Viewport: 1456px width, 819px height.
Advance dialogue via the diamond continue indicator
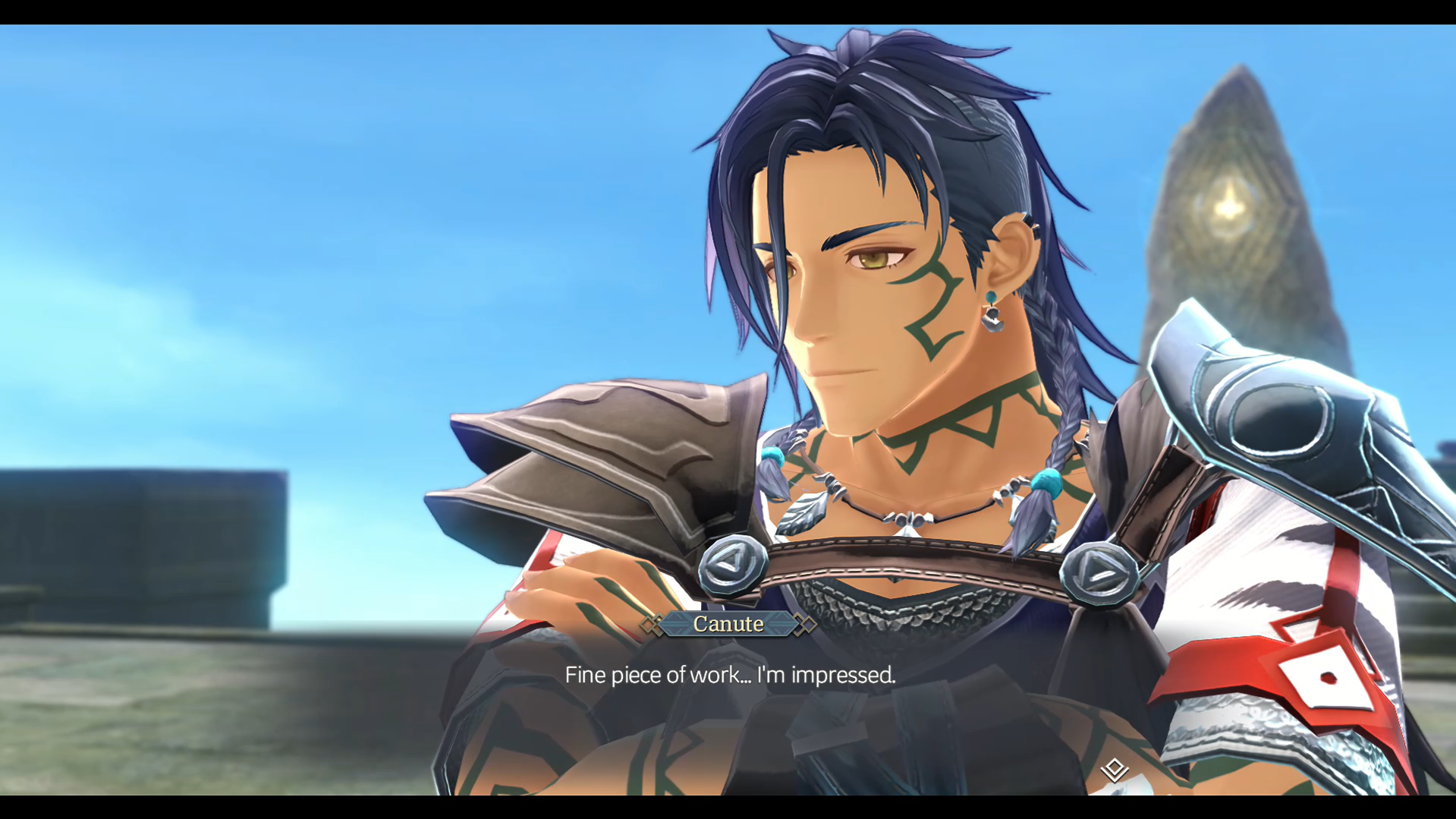1114,770
